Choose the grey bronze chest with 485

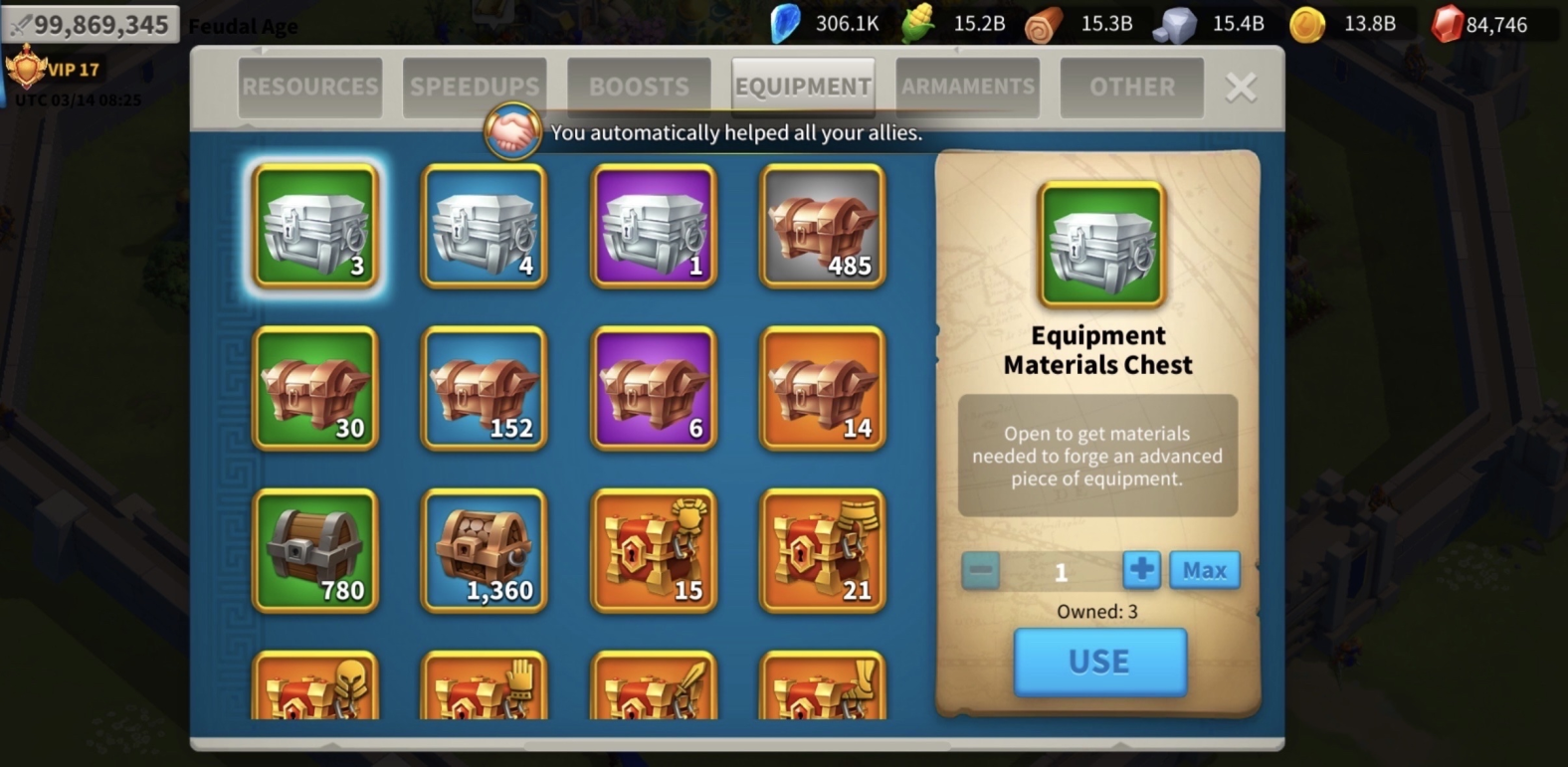pos(823,227)
